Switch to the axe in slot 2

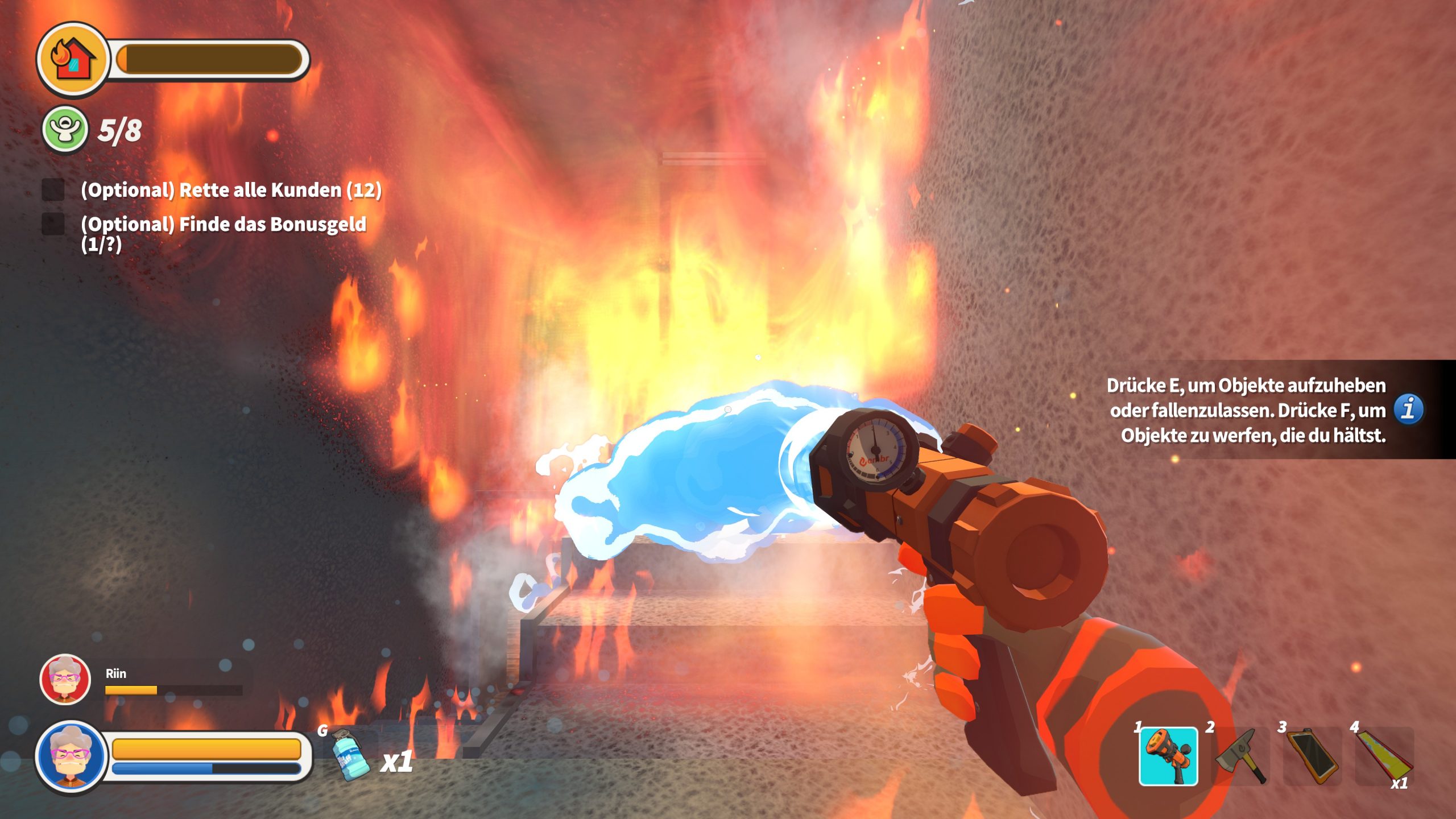click(x=1241, y=756)
